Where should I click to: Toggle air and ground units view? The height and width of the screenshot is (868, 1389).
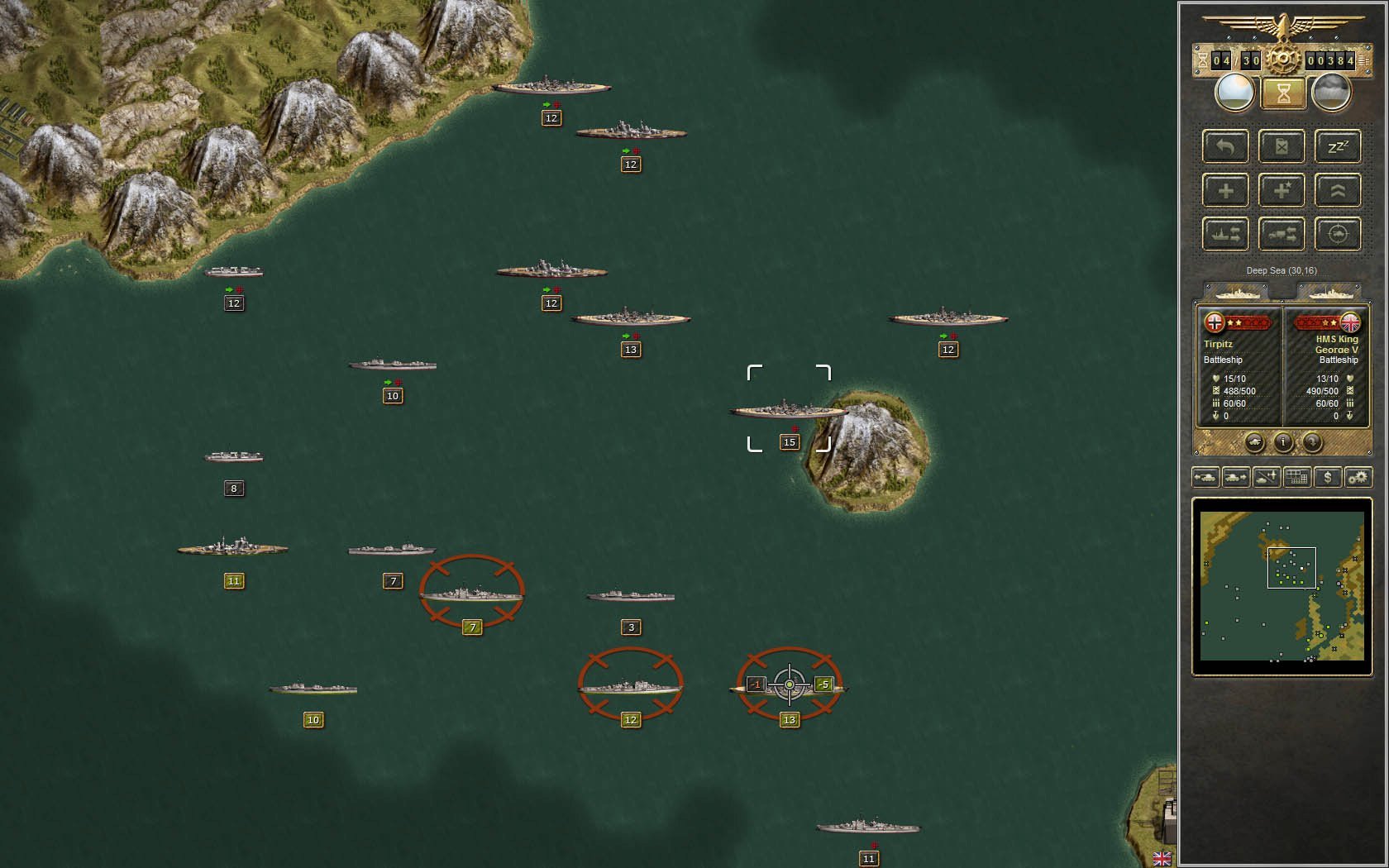point(1266,477)
